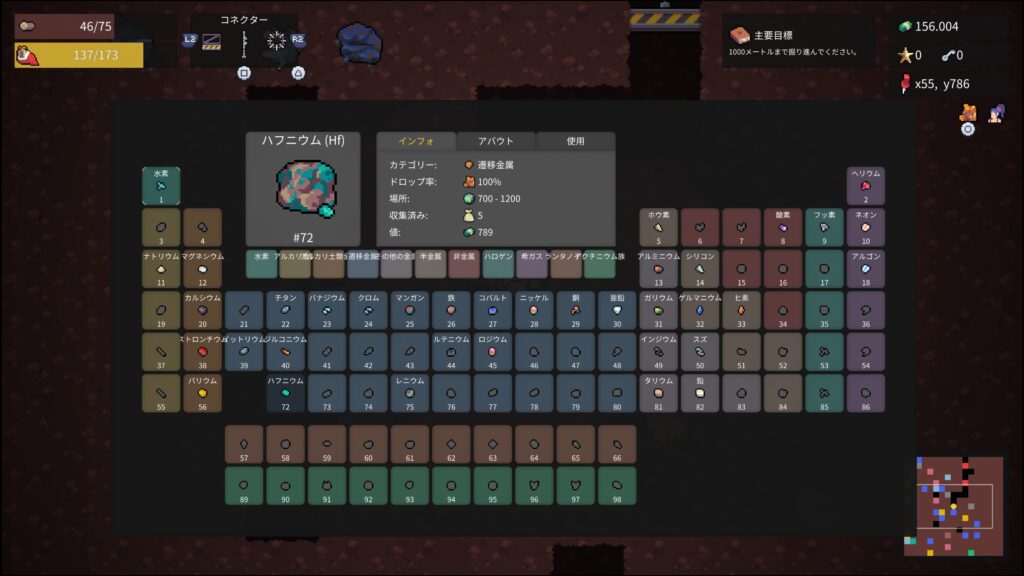This screenshot has width=1024, height=576.
Task: Open the レニウム element tile
Action: point(410,394)
